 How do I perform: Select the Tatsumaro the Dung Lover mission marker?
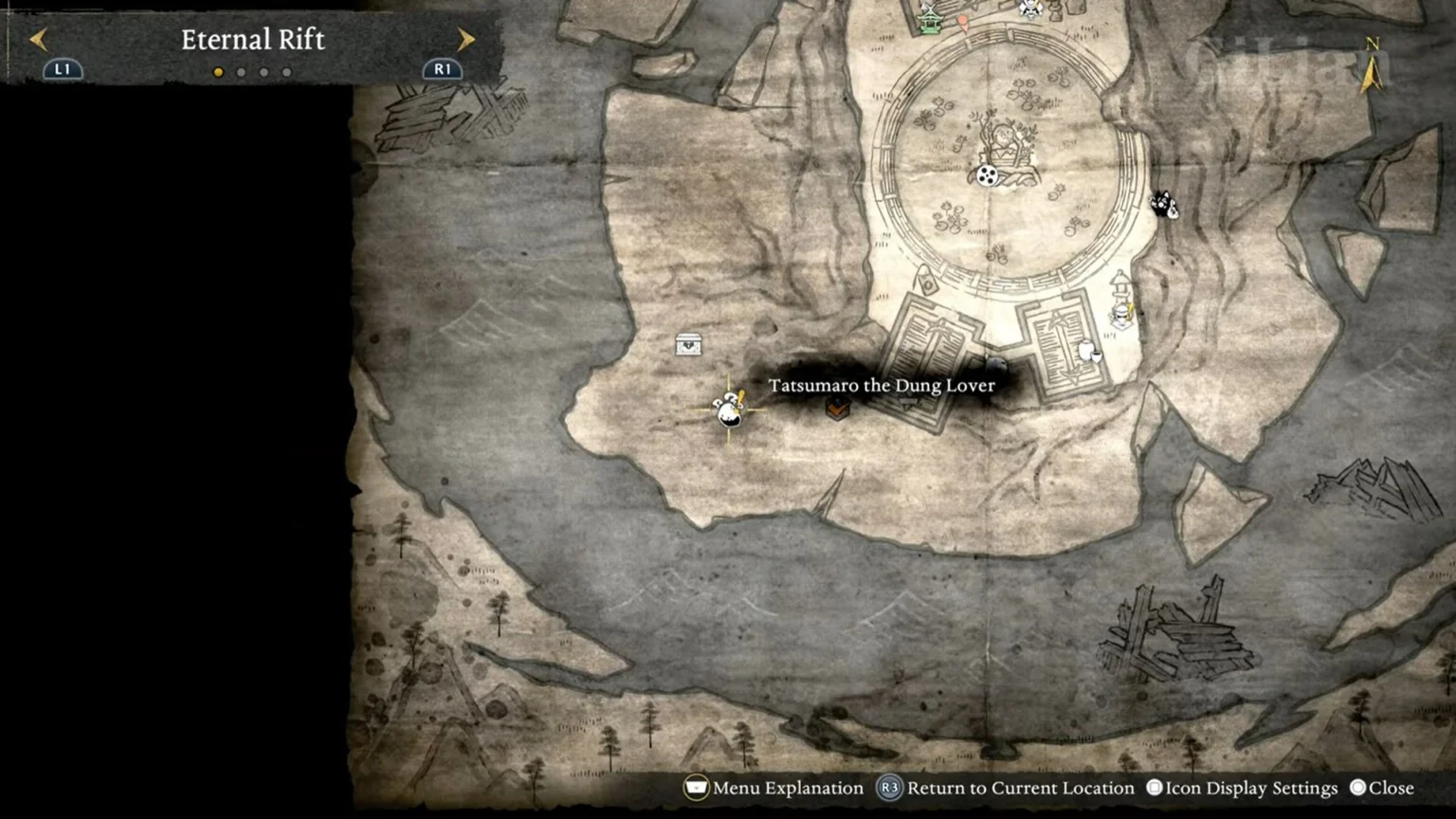(838, 409)
